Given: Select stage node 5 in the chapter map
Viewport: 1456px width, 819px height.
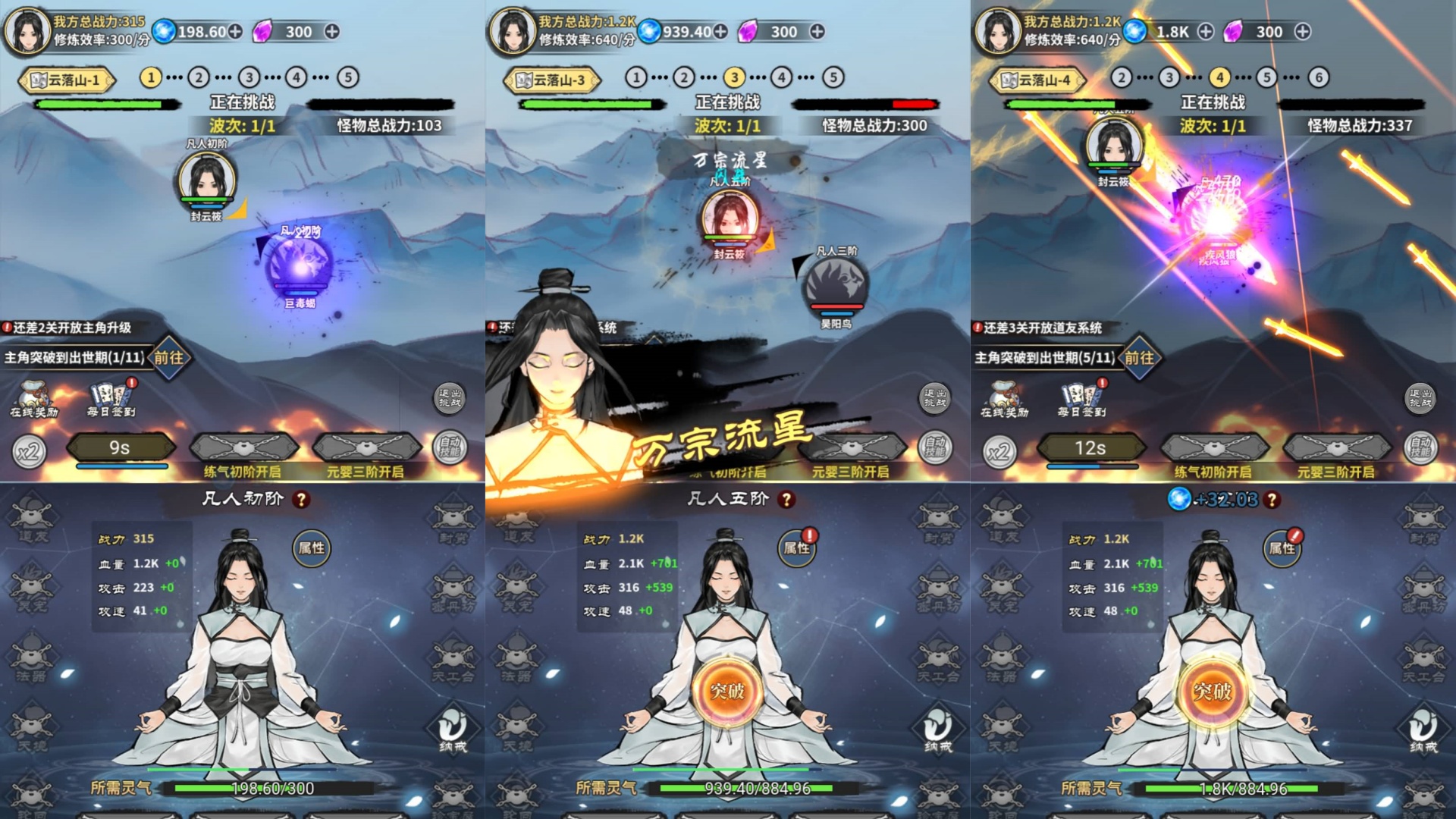Looking at the screenshot, I should (347, 77).
